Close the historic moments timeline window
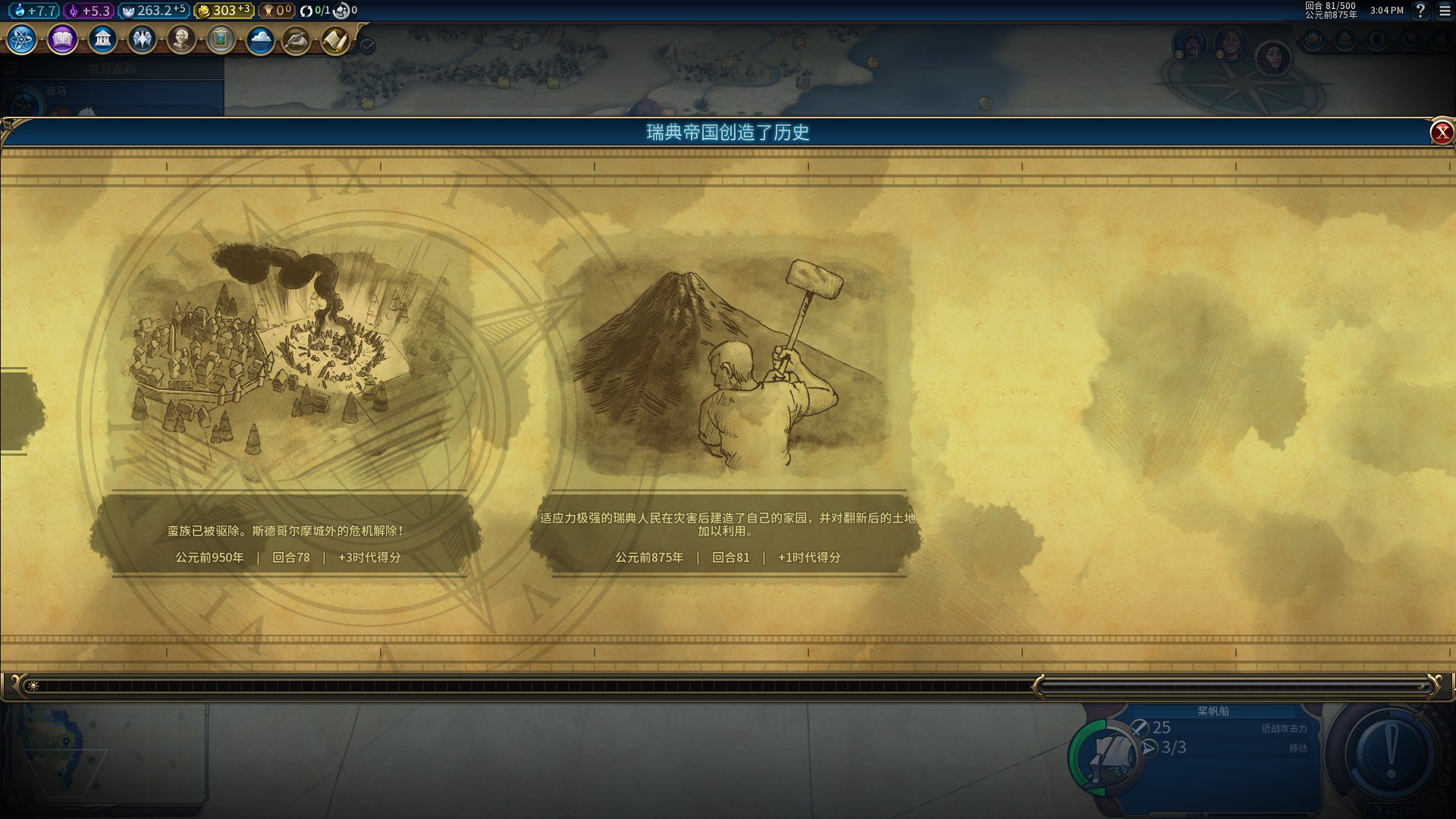The image size is (1456, 819). point(1441,133)
